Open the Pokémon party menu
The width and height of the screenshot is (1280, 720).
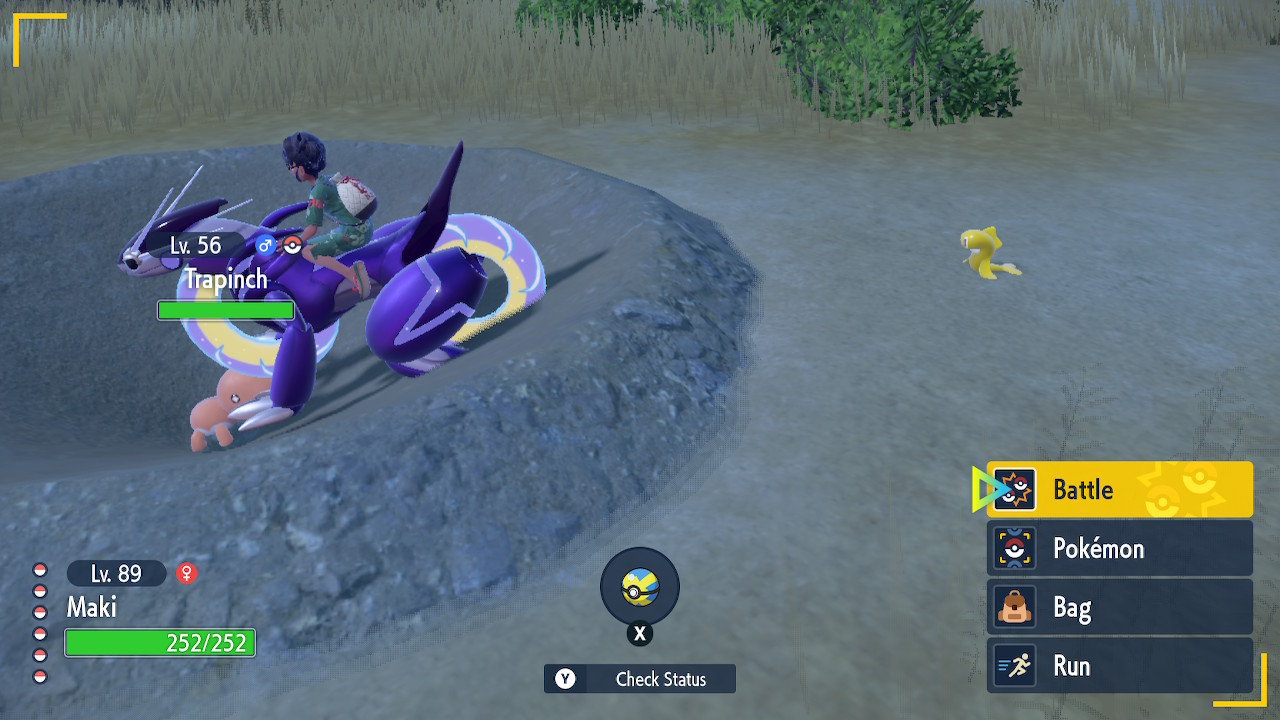1119,549
